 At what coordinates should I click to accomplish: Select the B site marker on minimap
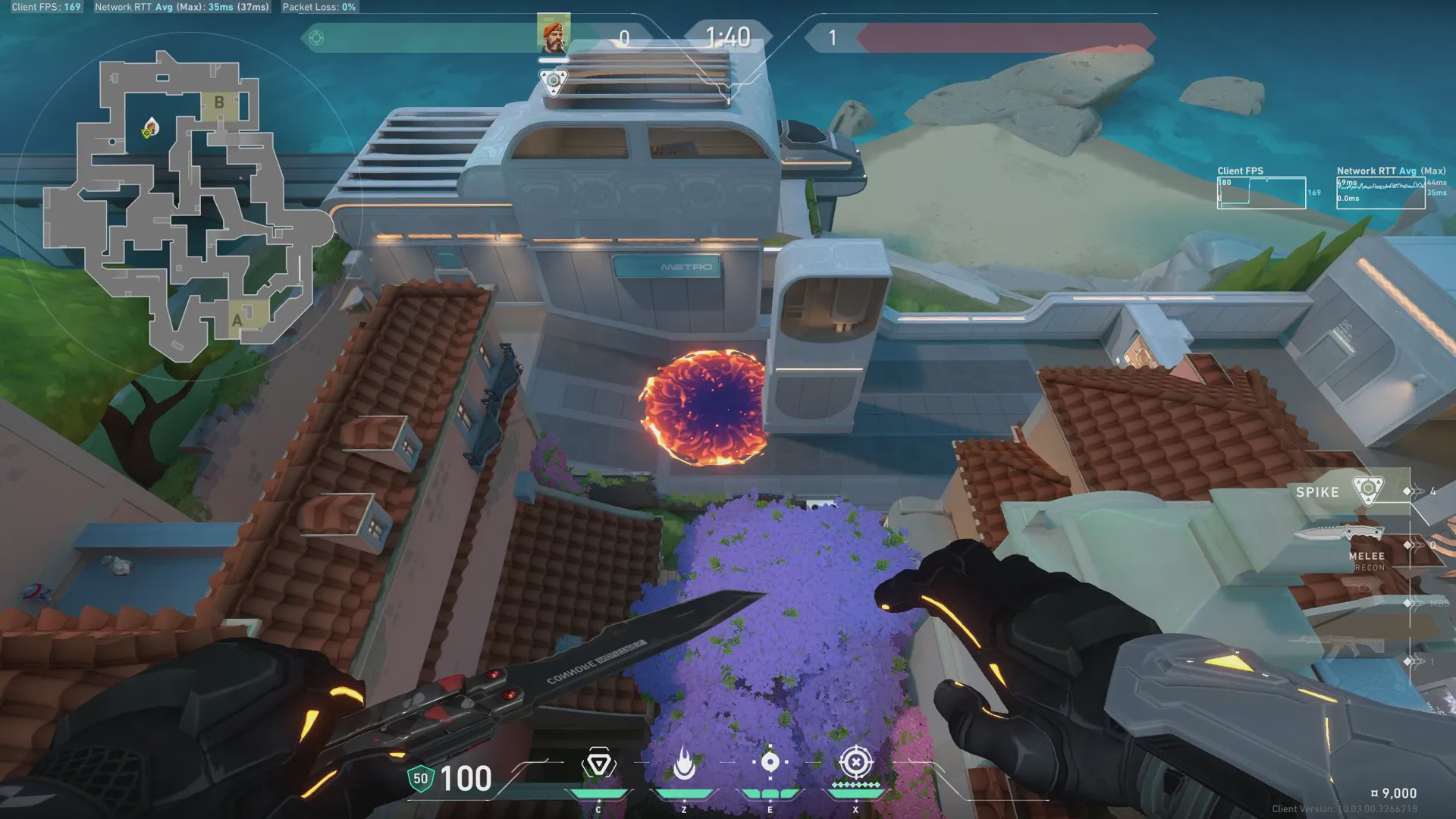click(x=219, y=102)
